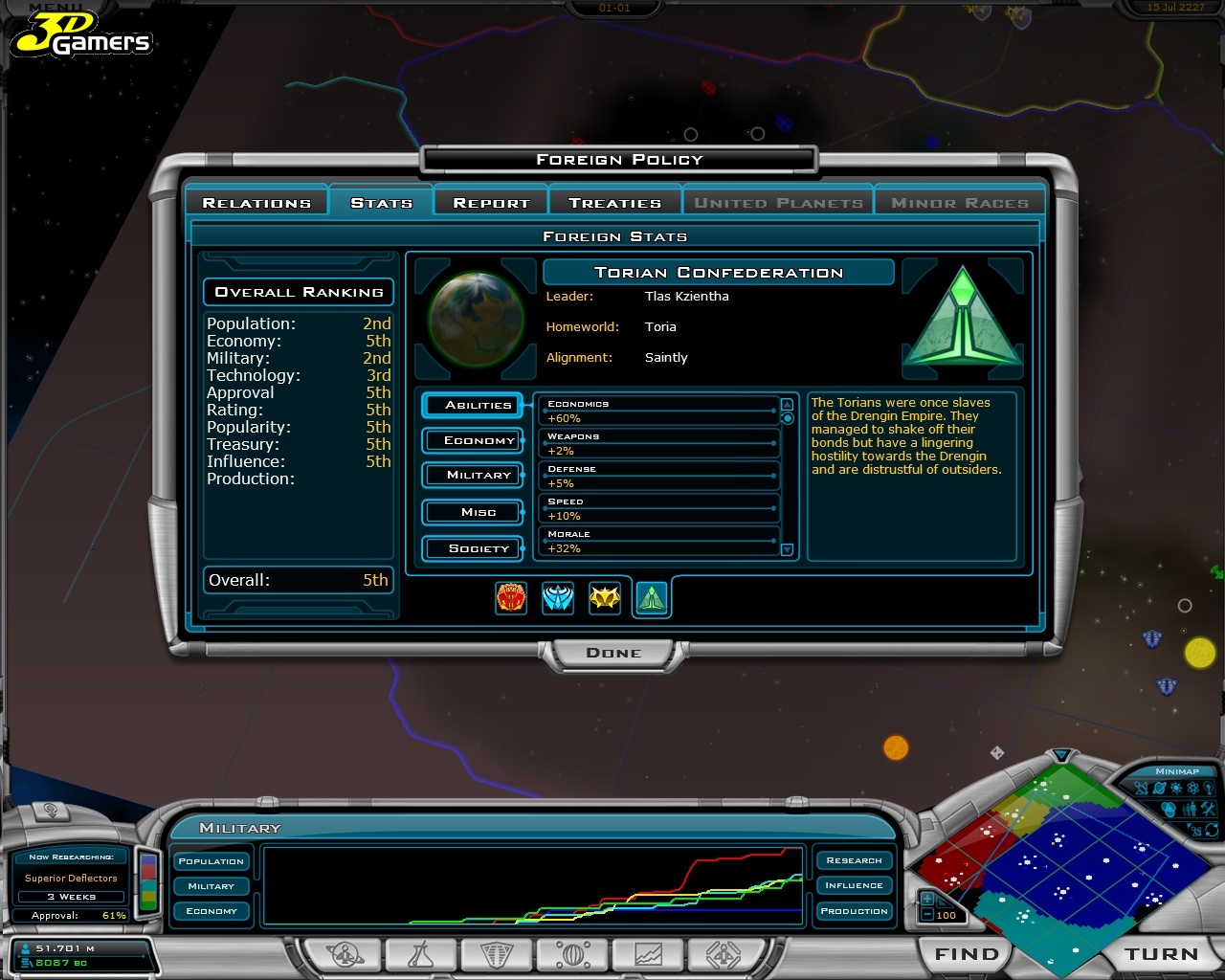
Task: Click the upward scroll arrow in the abilities list
Action: point(787,403)
